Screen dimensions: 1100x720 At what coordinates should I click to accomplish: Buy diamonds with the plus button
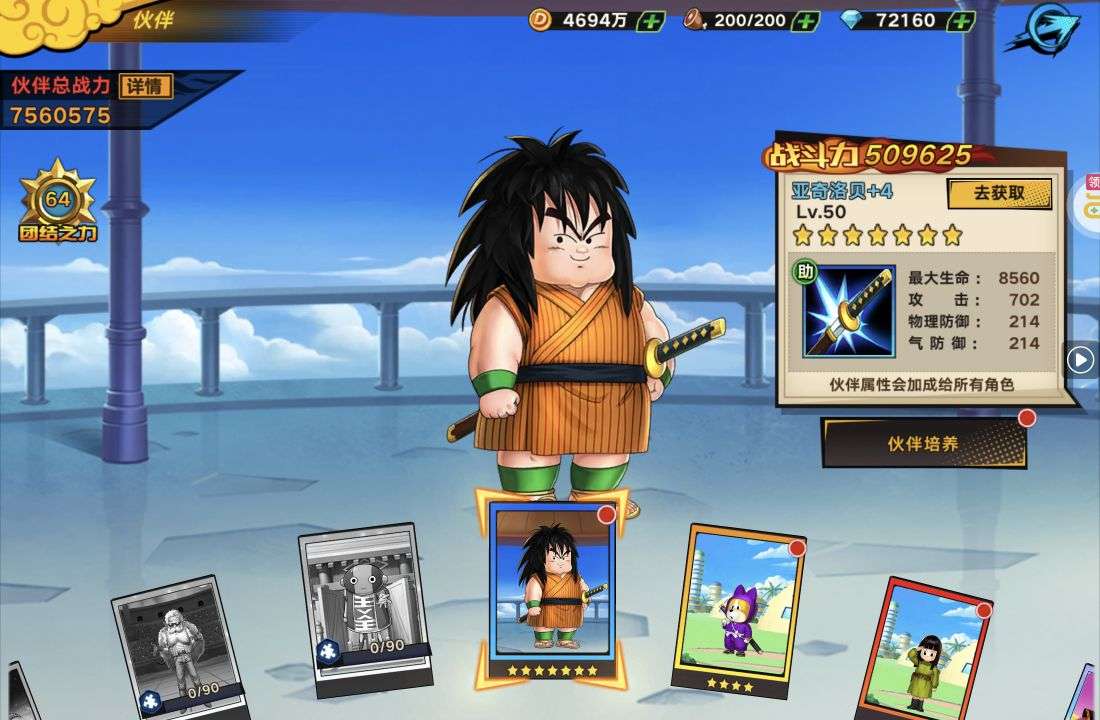960,20
